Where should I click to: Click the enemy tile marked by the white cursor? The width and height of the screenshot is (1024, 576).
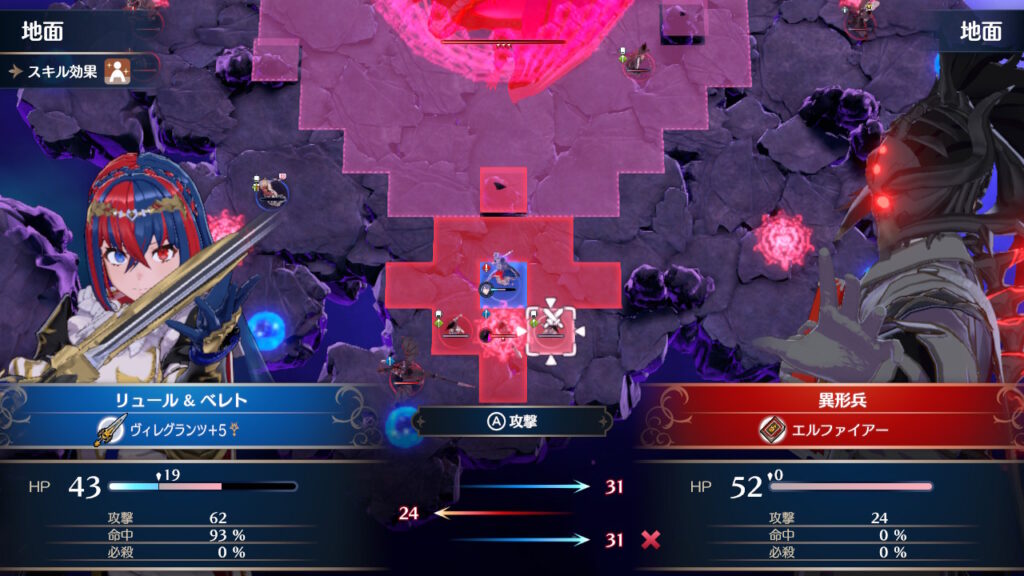pos(550,329)
